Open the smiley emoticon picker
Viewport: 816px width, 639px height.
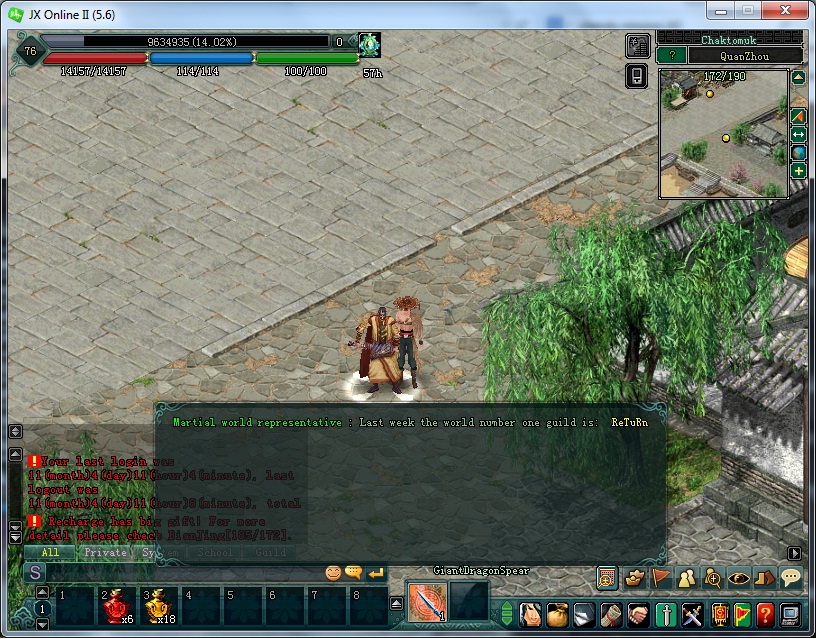point(333,573)
